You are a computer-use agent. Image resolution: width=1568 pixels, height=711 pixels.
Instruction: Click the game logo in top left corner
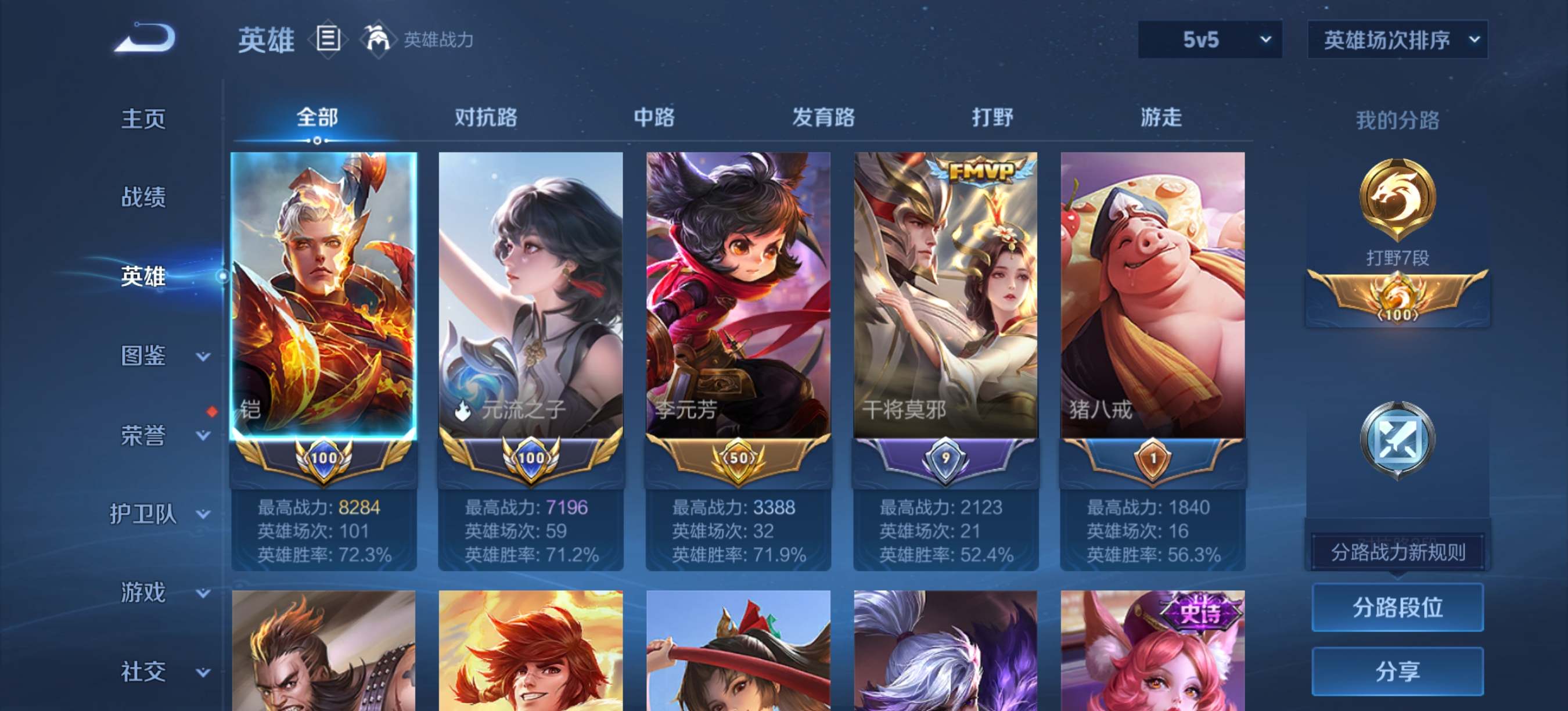[x=144, y=38]
